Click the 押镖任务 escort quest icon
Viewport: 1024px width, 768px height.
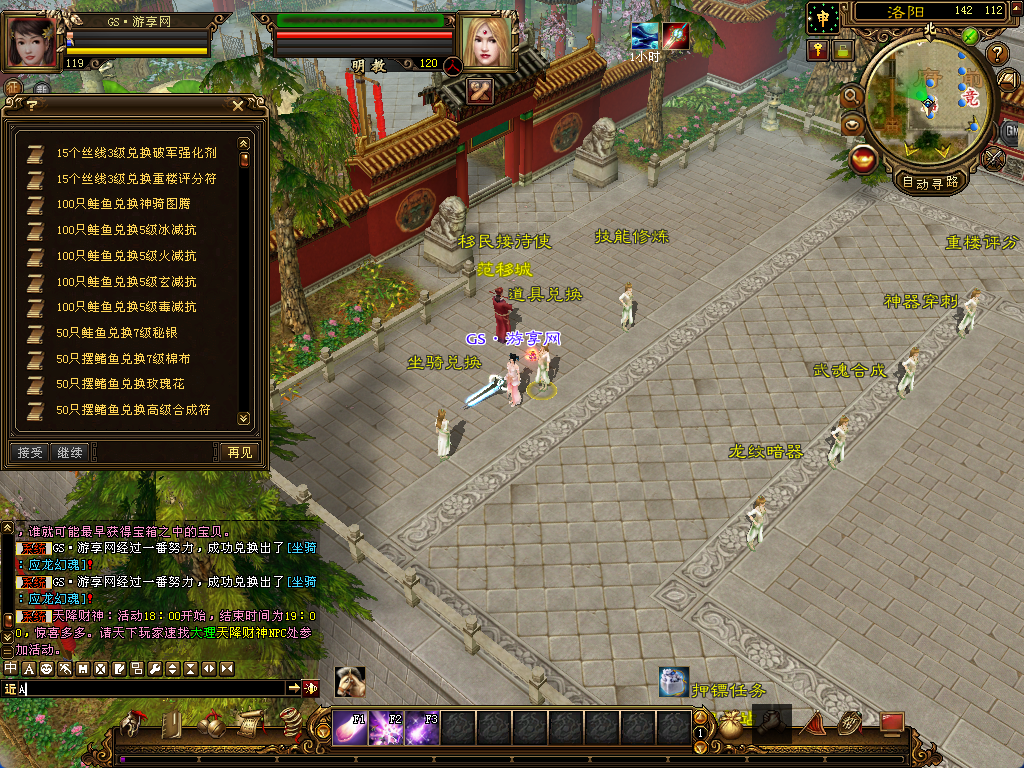tap(674, 682)
